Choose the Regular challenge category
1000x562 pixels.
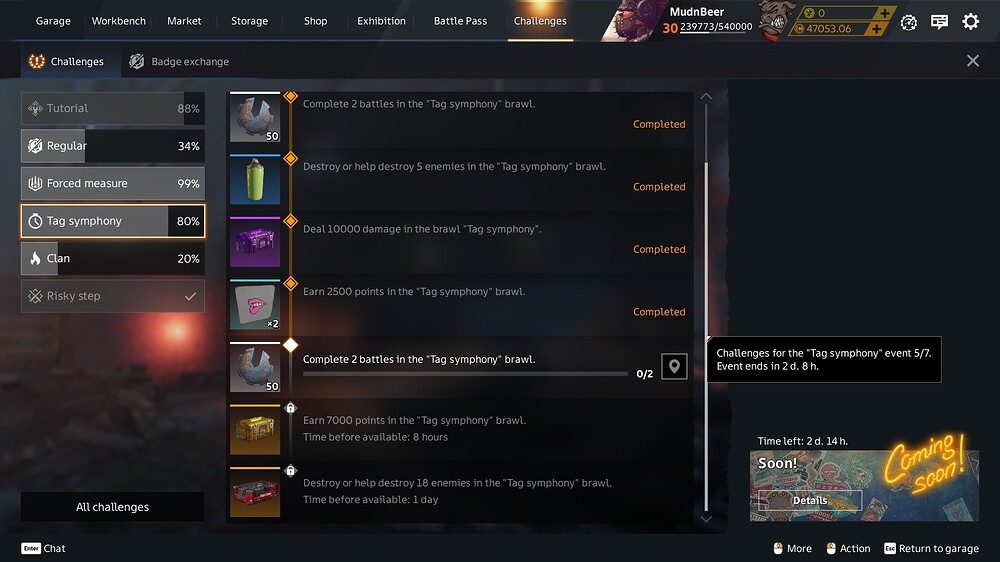(x=112, y=146)
